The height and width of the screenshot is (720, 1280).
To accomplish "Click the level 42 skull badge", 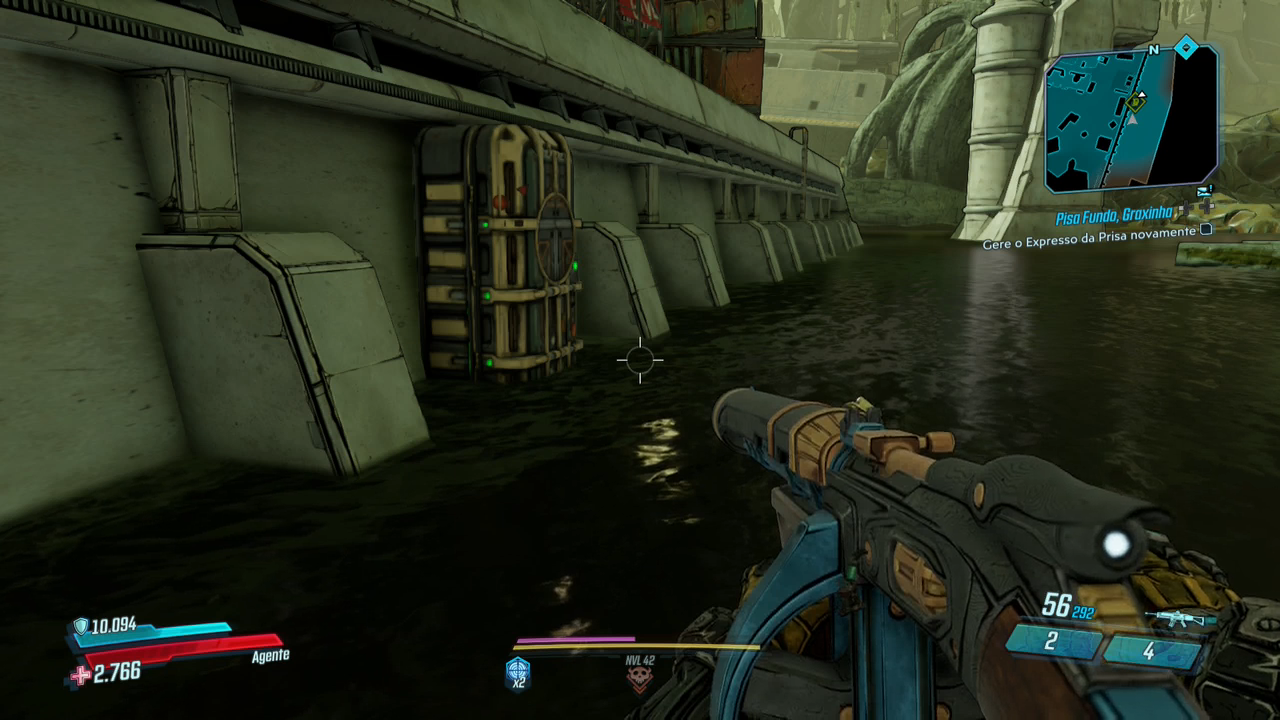I will coord(639,677).
